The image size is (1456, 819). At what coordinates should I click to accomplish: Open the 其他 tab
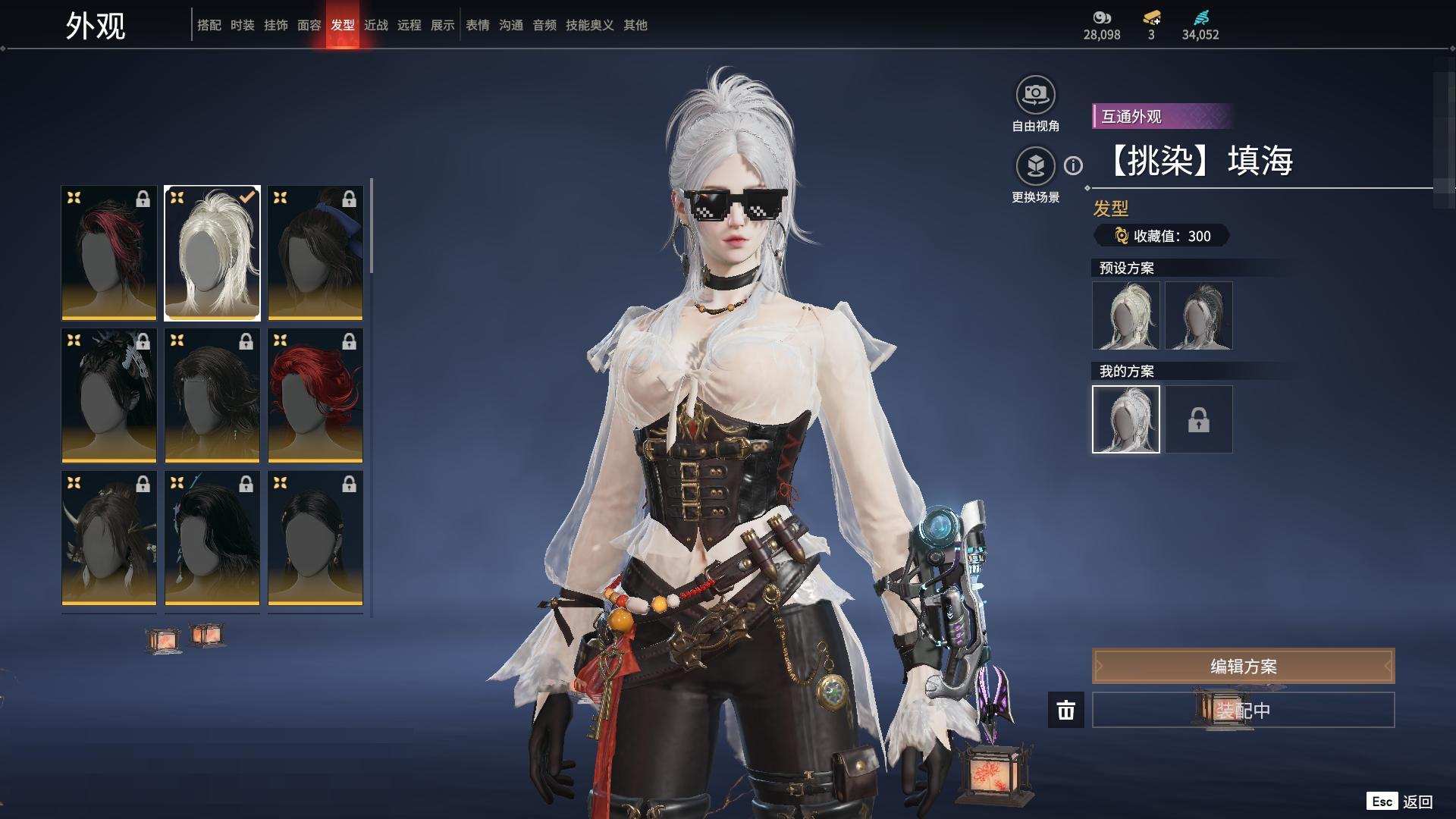(x=635, y=25)
